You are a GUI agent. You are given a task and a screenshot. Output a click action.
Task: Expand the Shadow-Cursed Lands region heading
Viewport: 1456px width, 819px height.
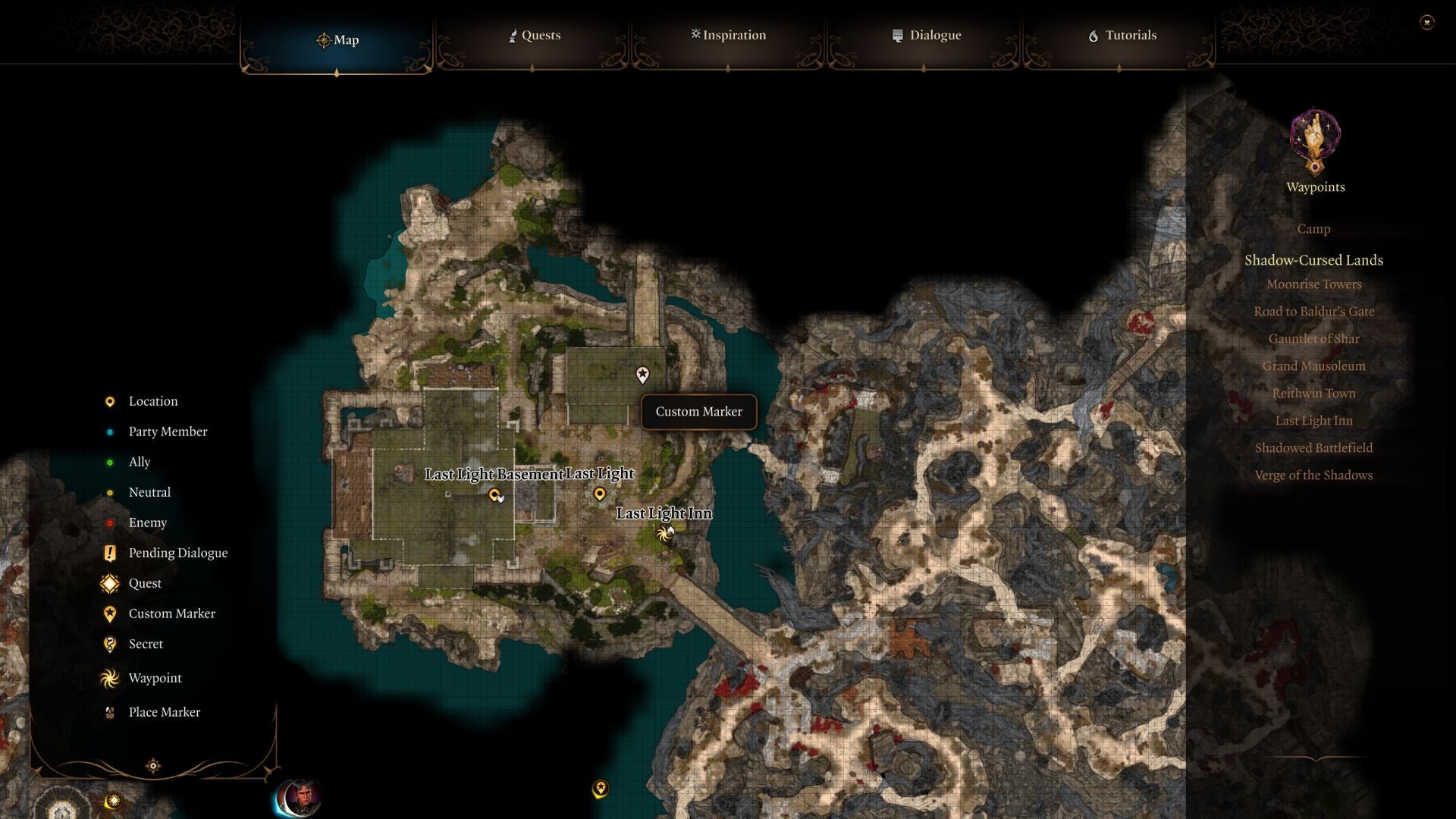tap(1313, 259)
